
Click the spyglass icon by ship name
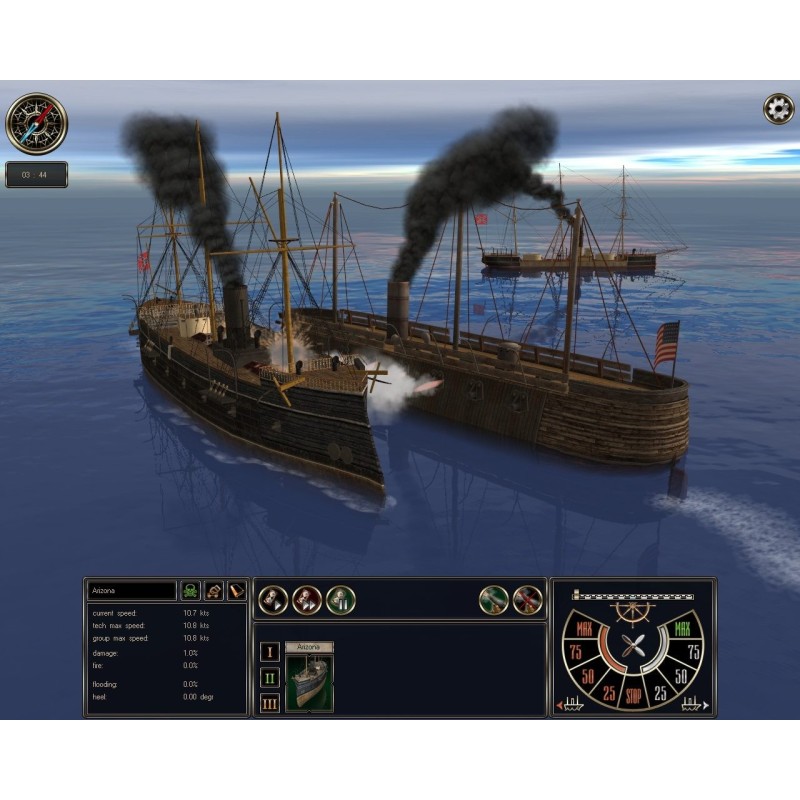[x=237, y=591]
